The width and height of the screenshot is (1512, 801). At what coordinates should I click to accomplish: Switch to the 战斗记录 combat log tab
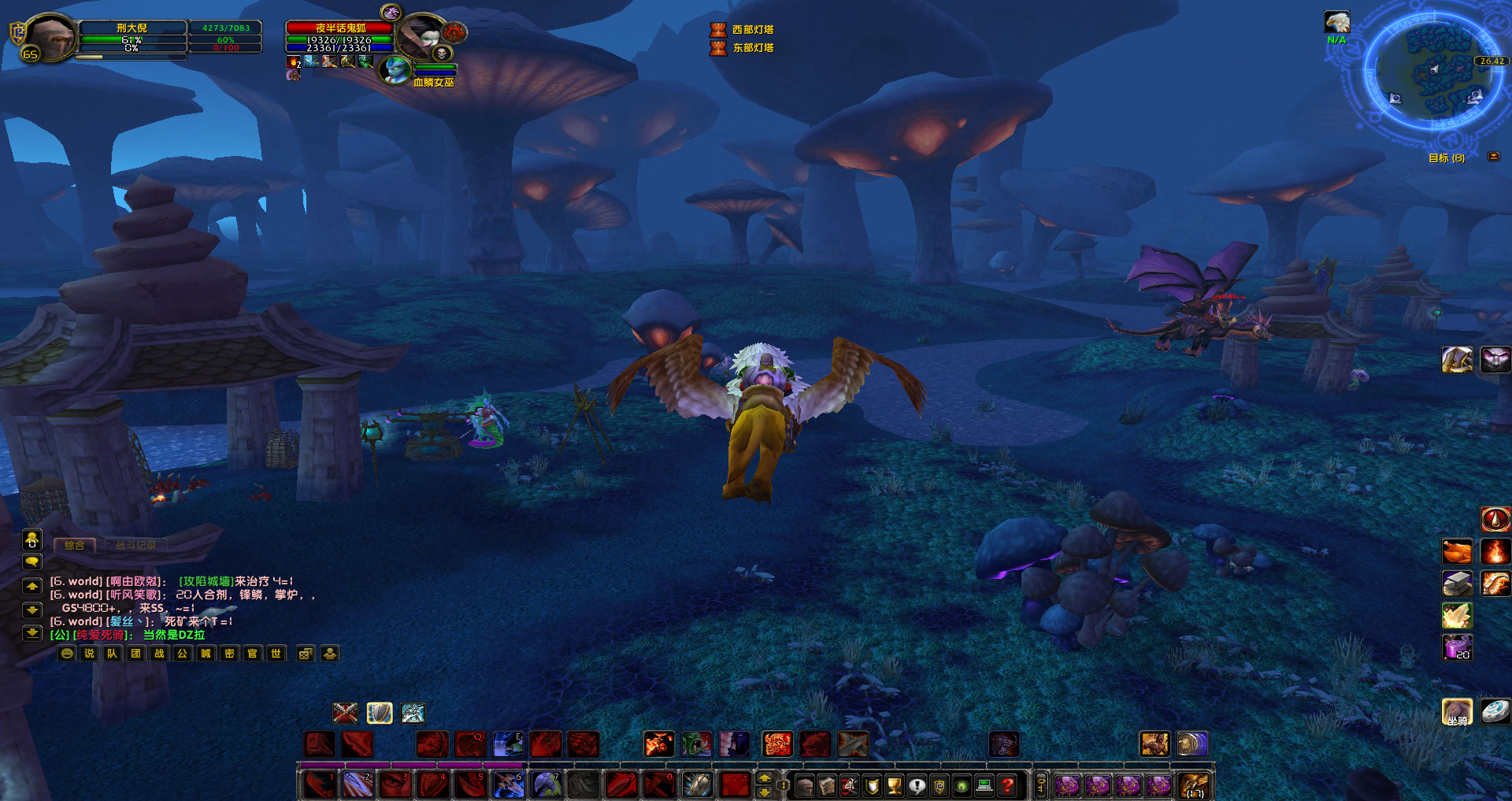point(135,544)
